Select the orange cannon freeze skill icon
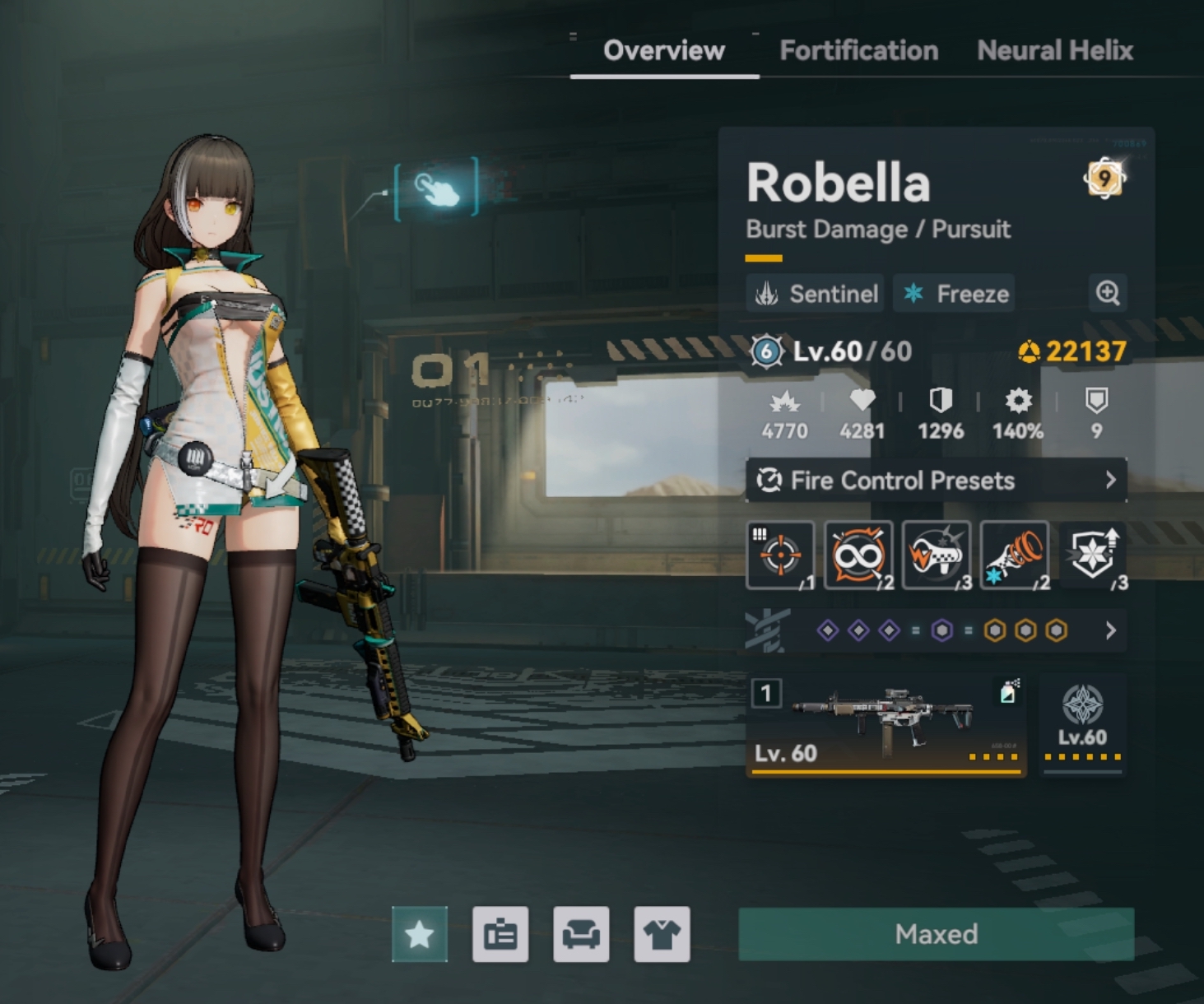 [1014, 555]
